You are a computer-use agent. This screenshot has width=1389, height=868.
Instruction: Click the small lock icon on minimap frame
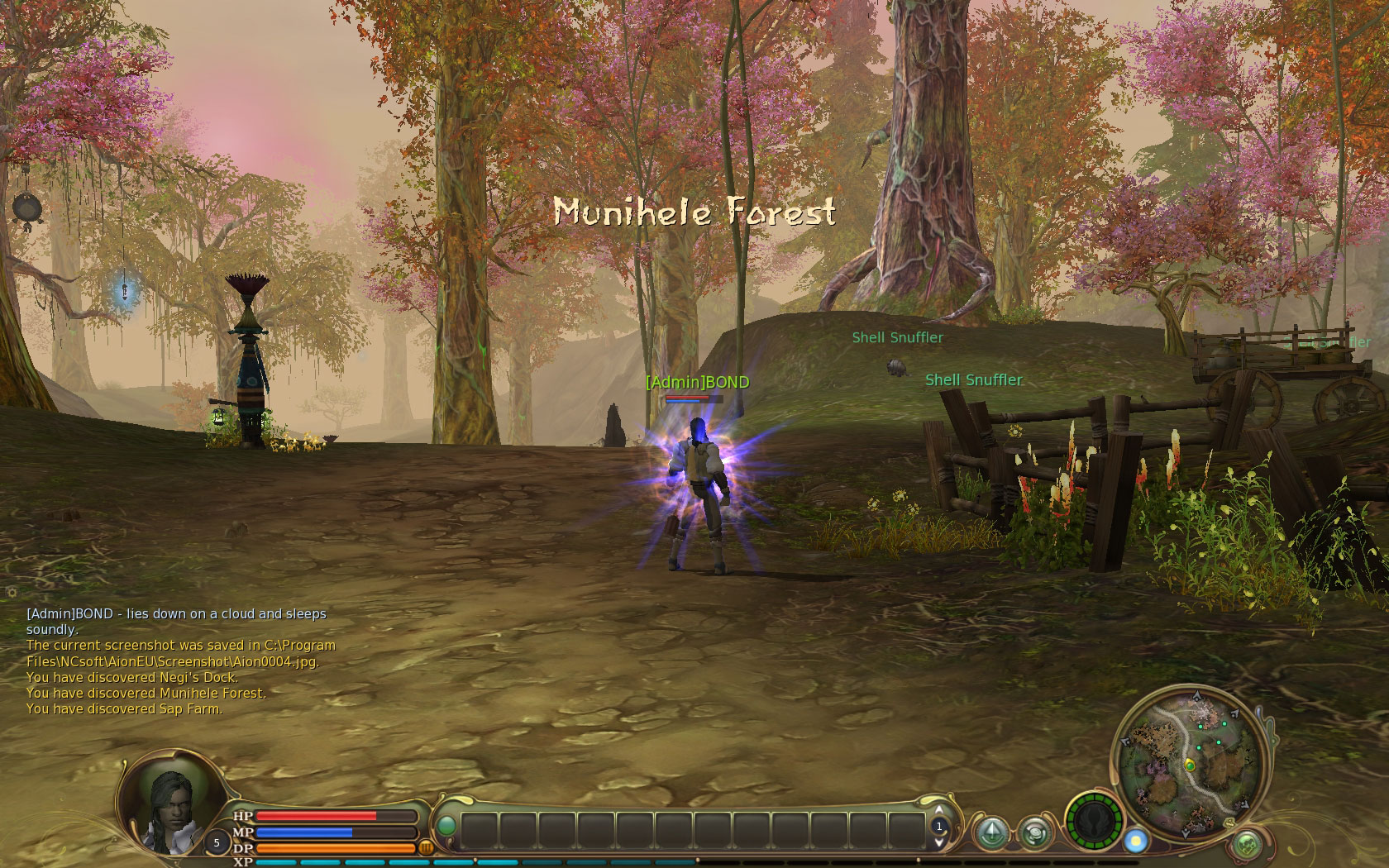1229,823
